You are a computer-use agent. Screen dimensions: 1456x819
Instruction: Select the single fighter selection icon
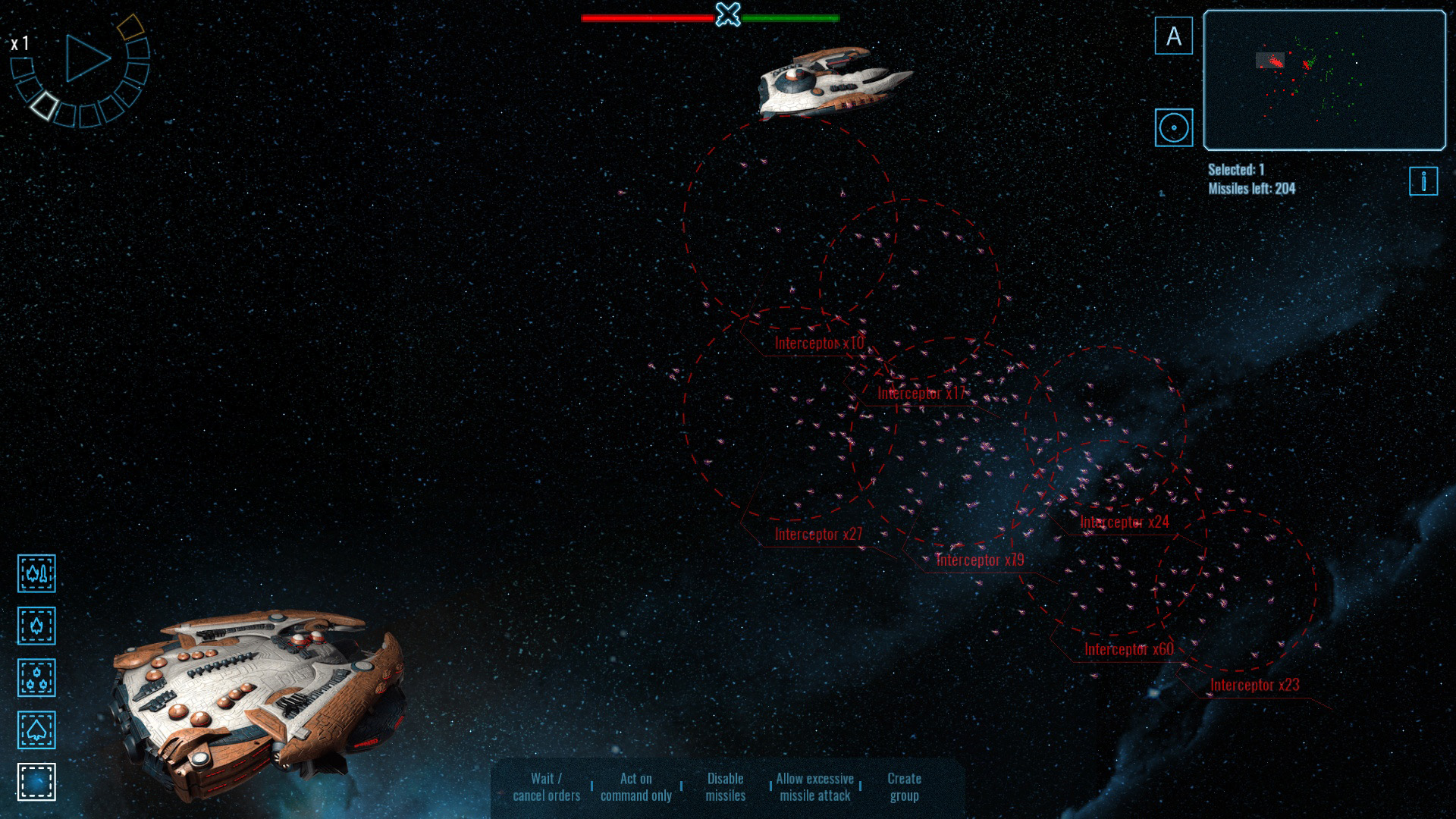(x=36, y=627)
